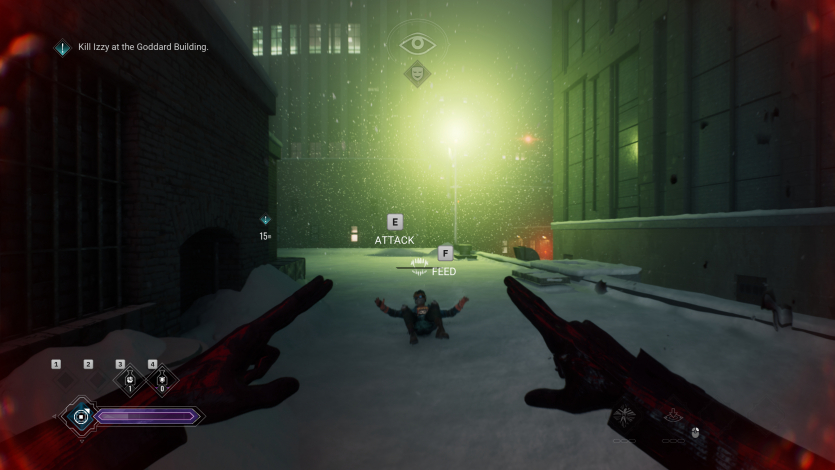Activate the starburst ability icon

[626, 416]
